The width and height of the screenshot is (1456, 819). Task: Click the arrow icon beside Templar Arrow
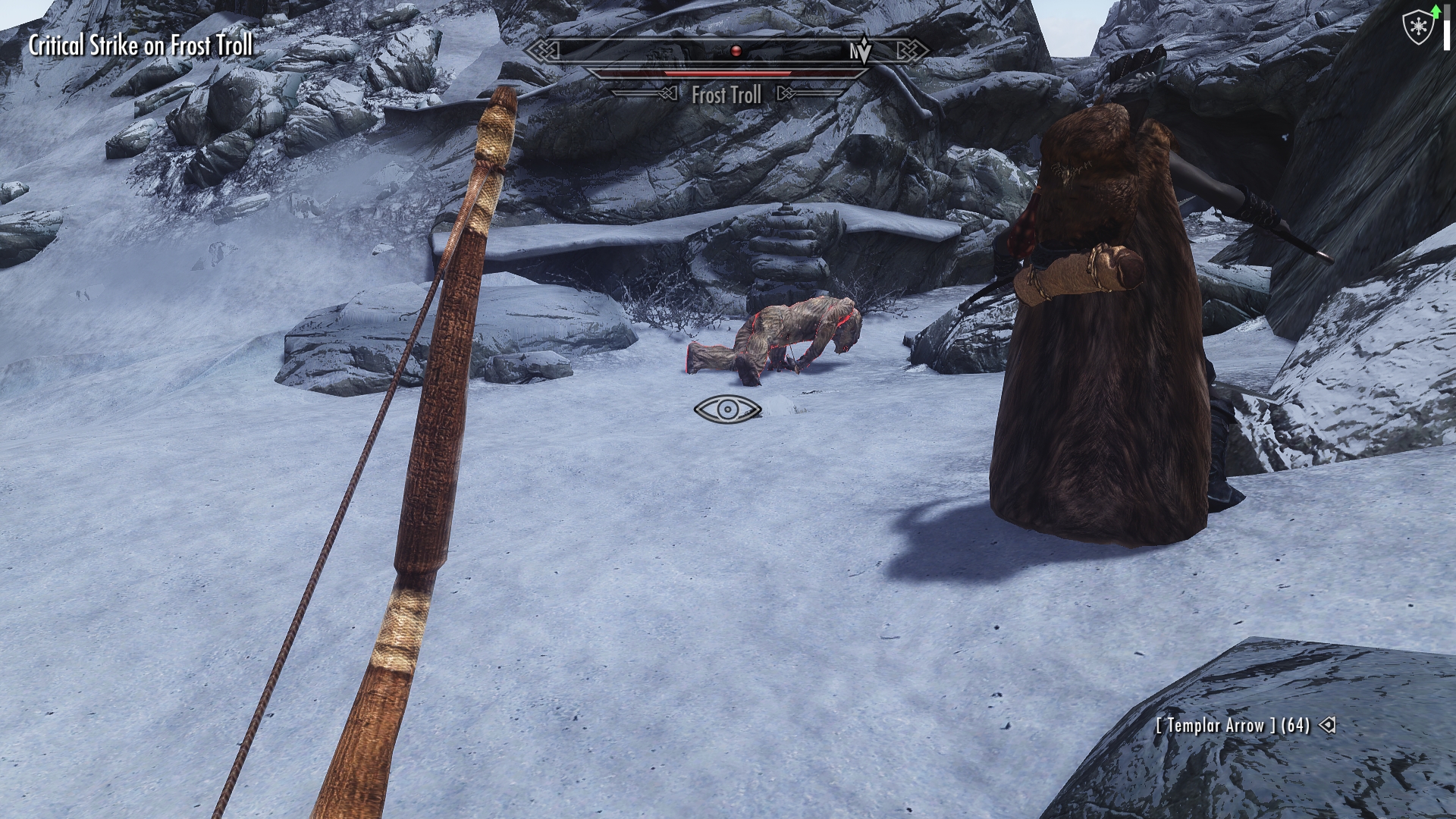(x=1327, y=725)
